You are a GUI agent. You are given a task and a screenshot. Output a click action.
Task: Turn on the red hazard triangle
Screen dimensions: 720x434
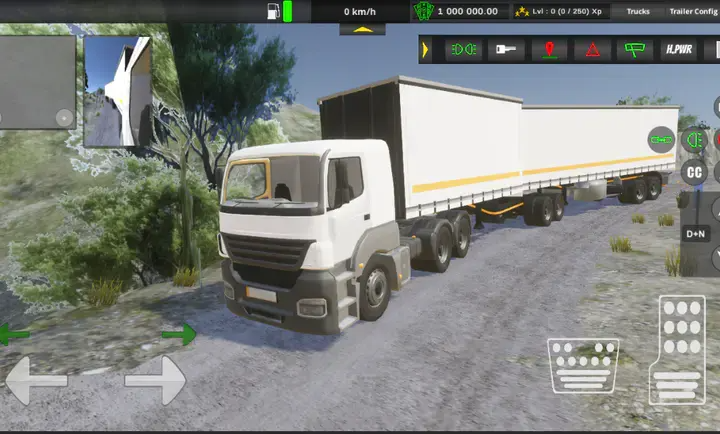pos(593,49)
